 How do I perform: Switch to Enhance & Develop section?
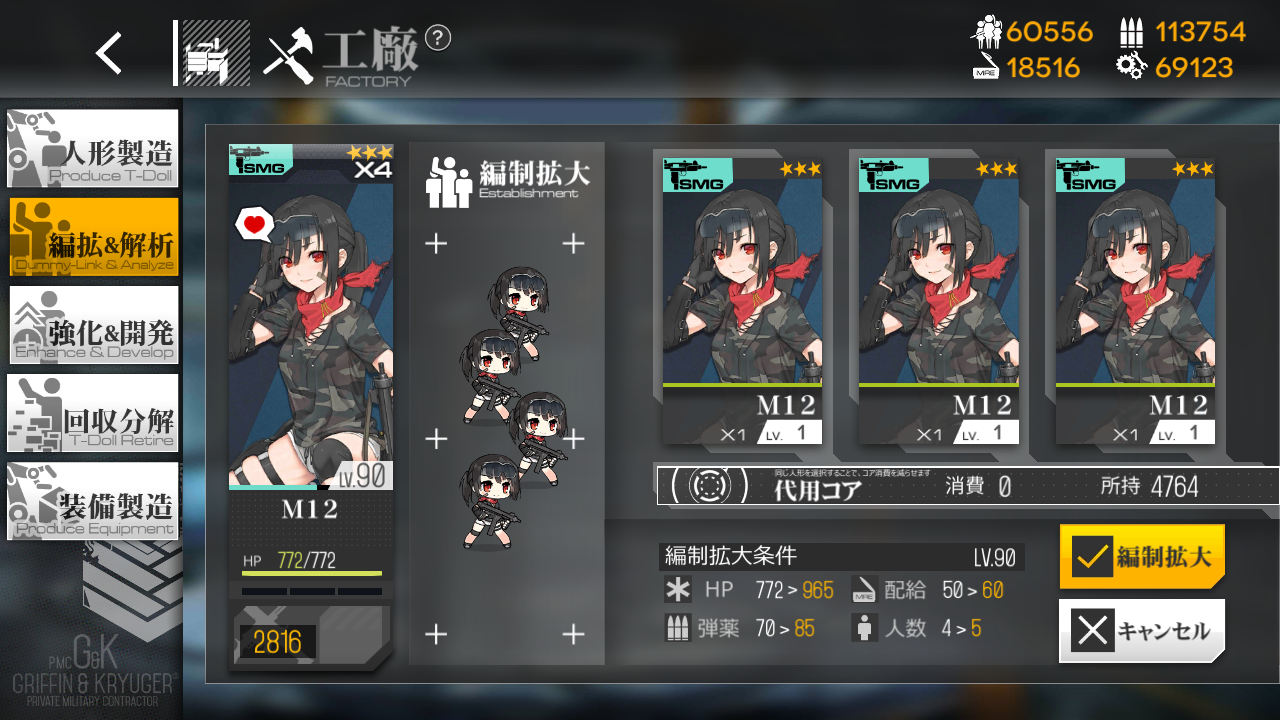91,325
